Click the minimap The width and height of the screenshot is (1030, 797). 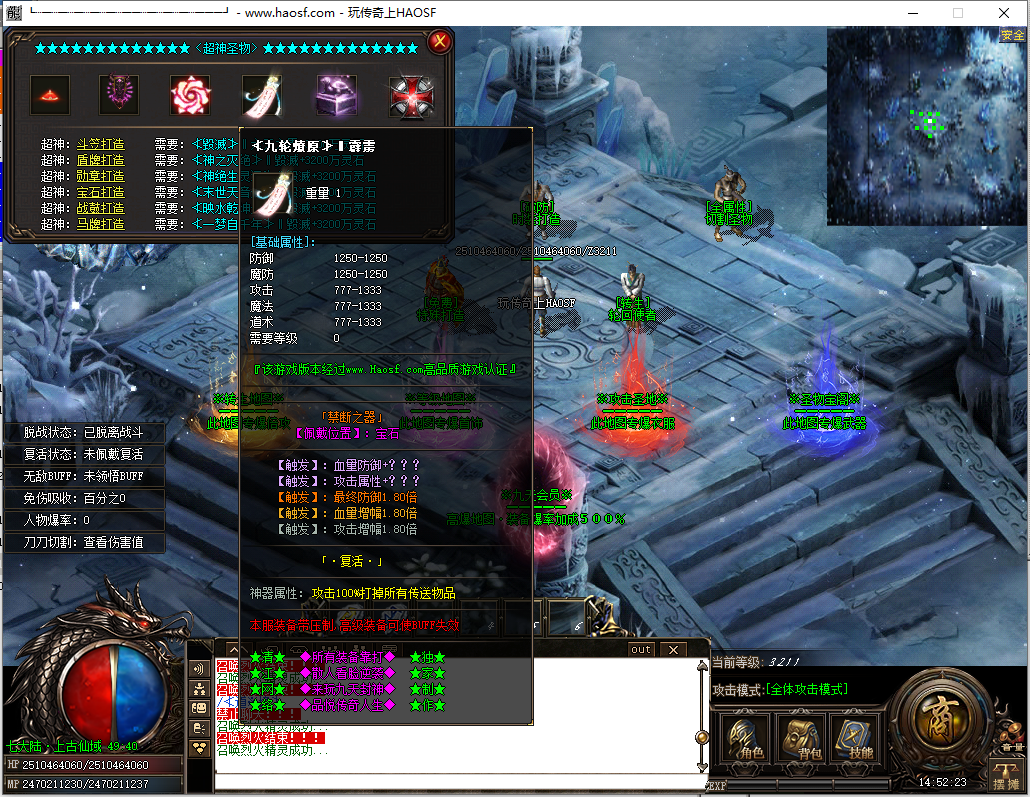[x=925, y=125]
